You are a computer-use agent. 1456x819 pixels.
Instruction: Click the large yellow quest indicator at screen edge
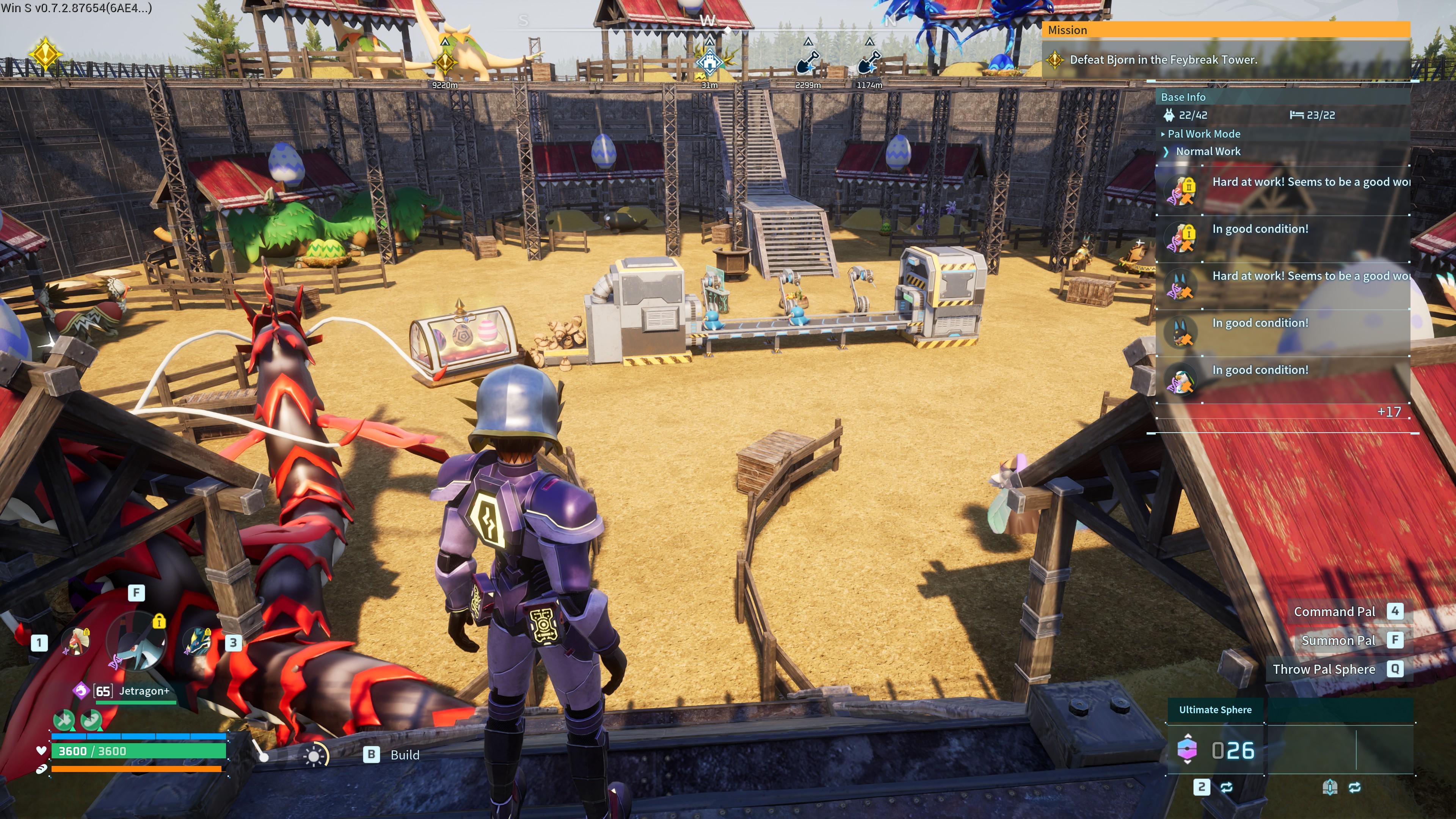[x=45, y=54]
